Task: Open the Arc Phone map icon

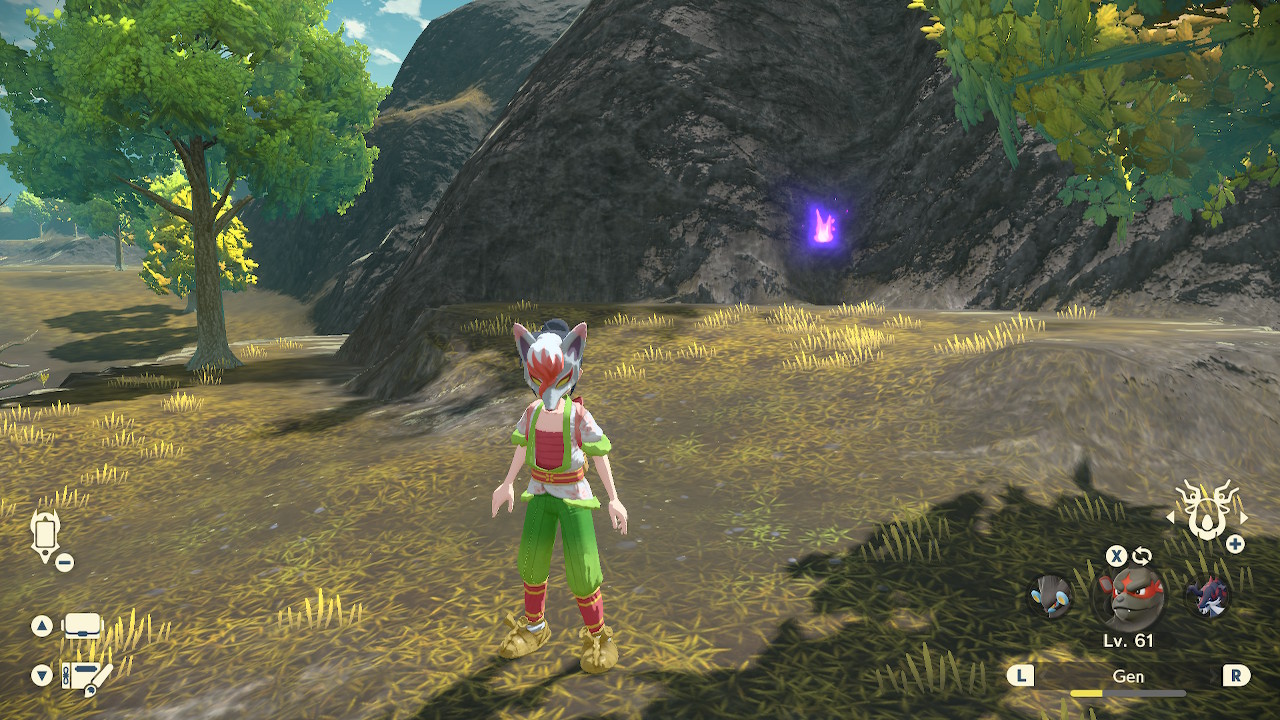Action: point(45,533)
